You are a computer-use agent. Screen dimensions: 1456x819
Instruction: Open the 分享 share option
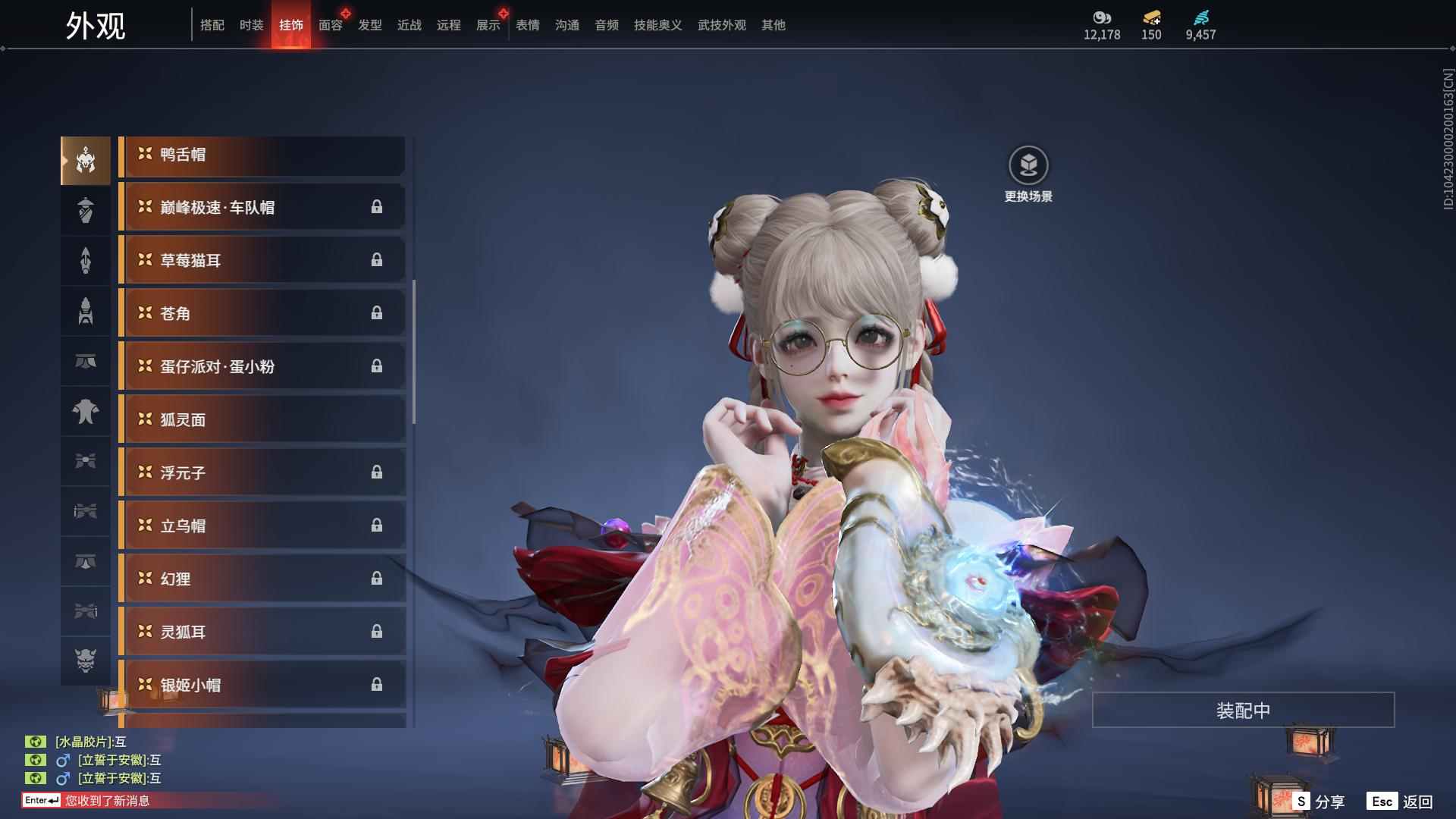pos(1319,802)
